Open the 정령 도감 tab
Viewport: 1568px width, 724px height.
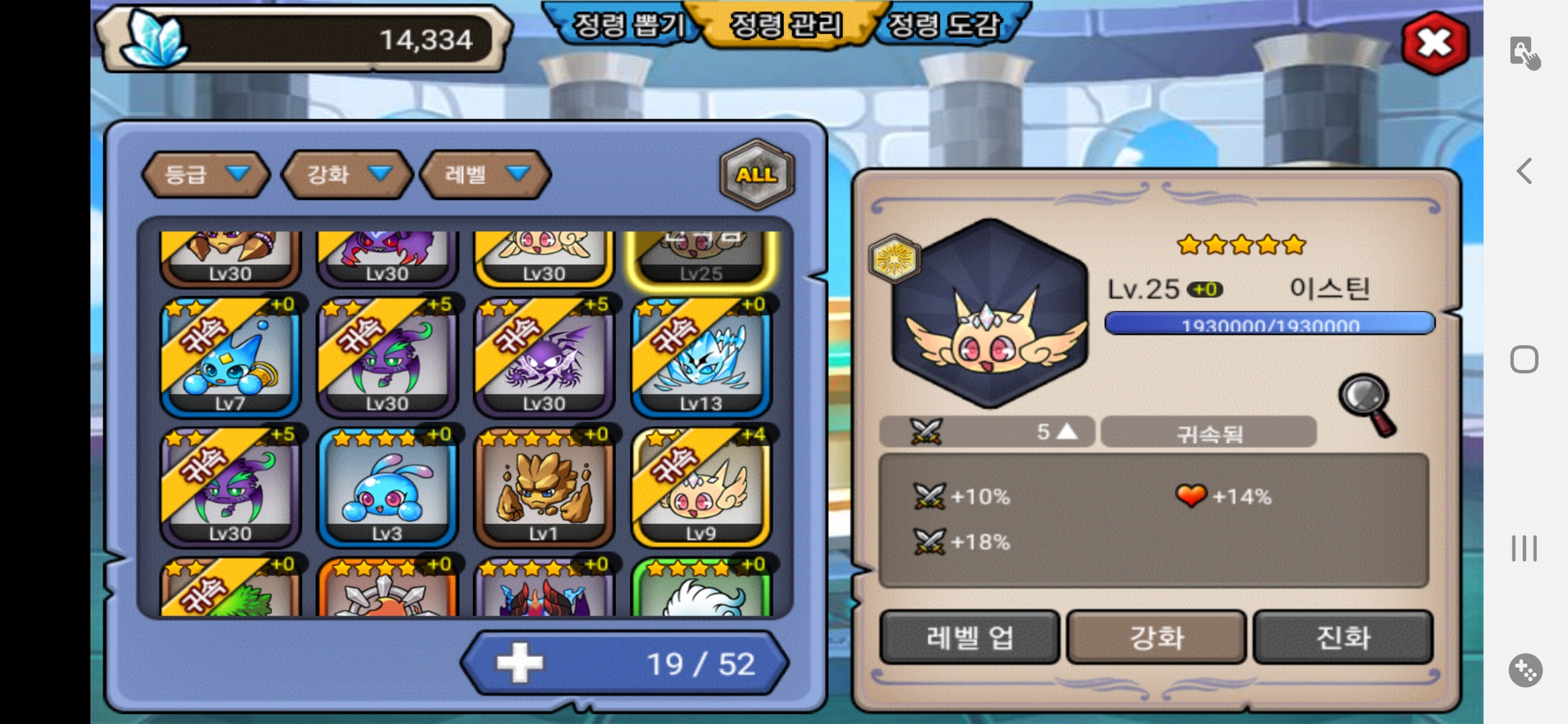tap(943, 25)
